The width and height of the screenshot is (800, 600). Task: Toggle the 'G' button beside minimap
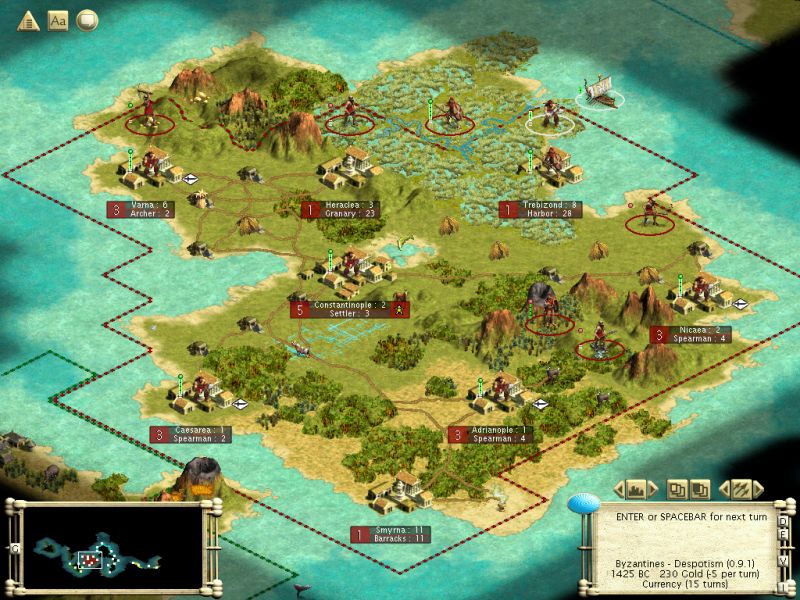[x=14, y=548]
